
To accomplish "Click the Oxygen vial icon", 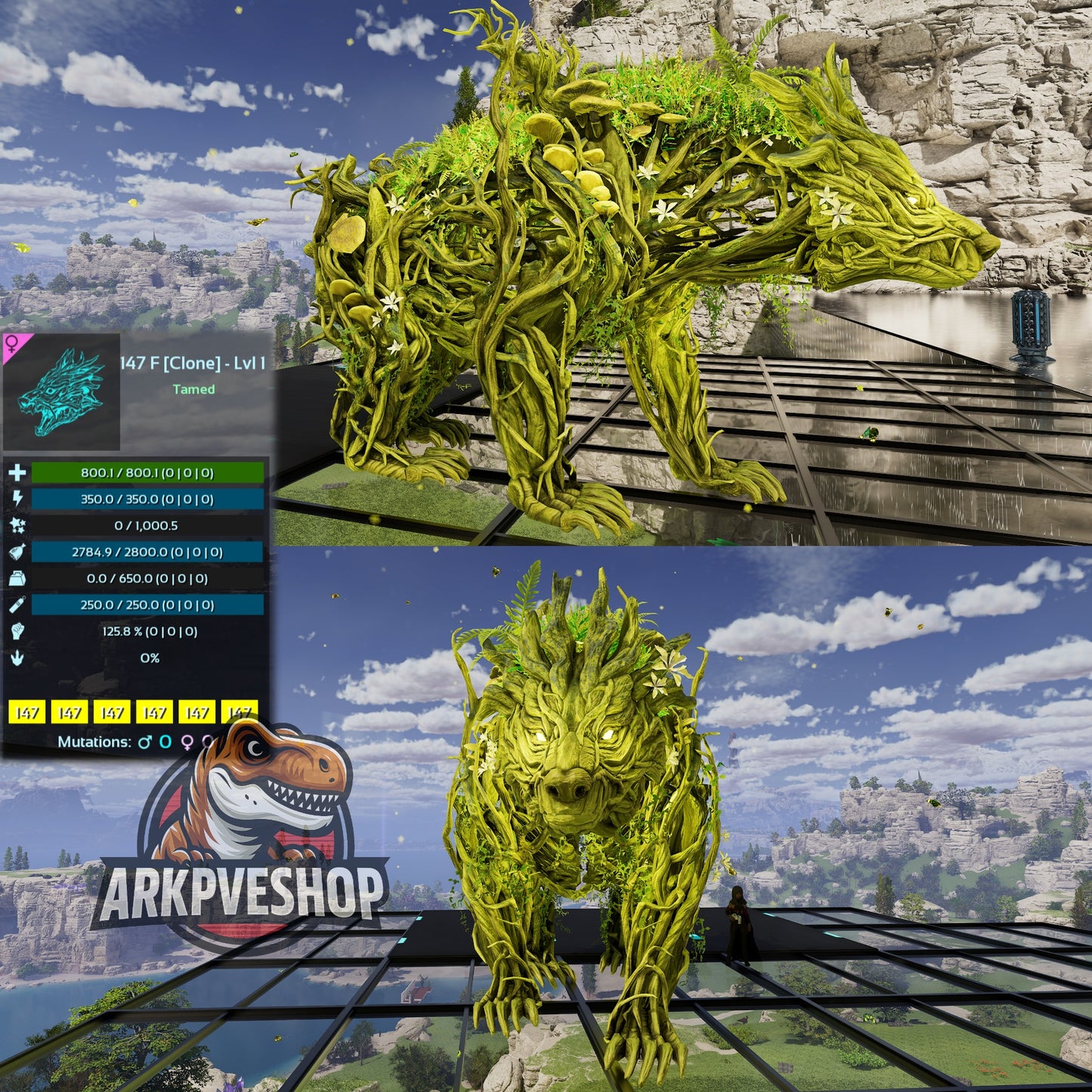I will click(18, 605).
